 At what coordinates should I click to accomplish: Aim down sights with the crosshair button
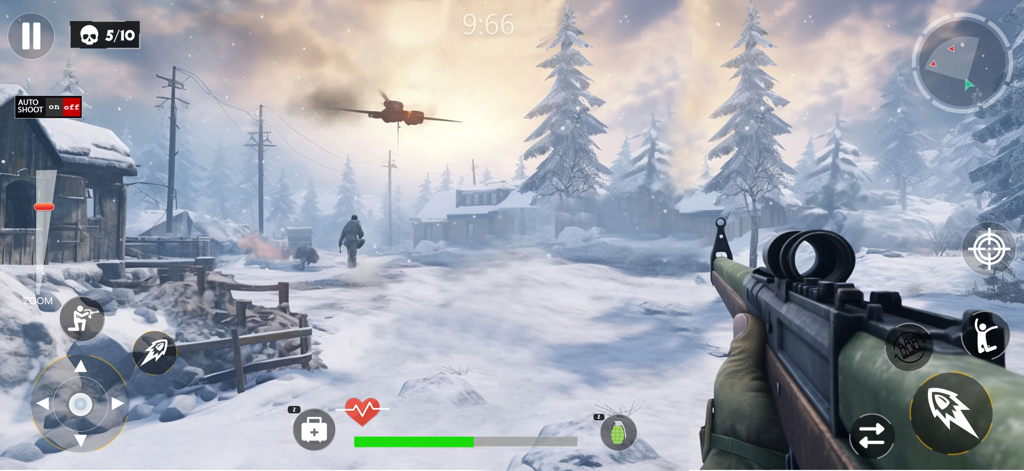coord(988,248)
